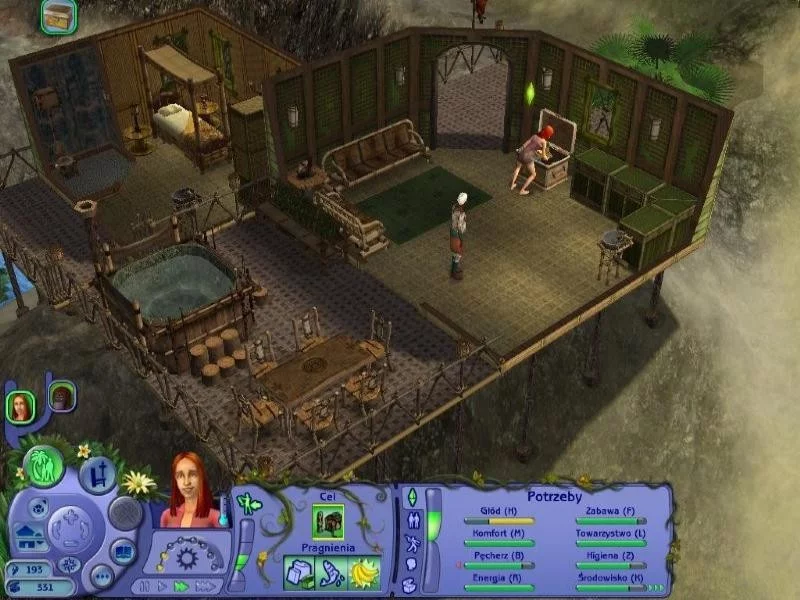This screenshot has width=800, height=600.
Task: Switch to the second Sim's portrait
Action: coord(61,397)
